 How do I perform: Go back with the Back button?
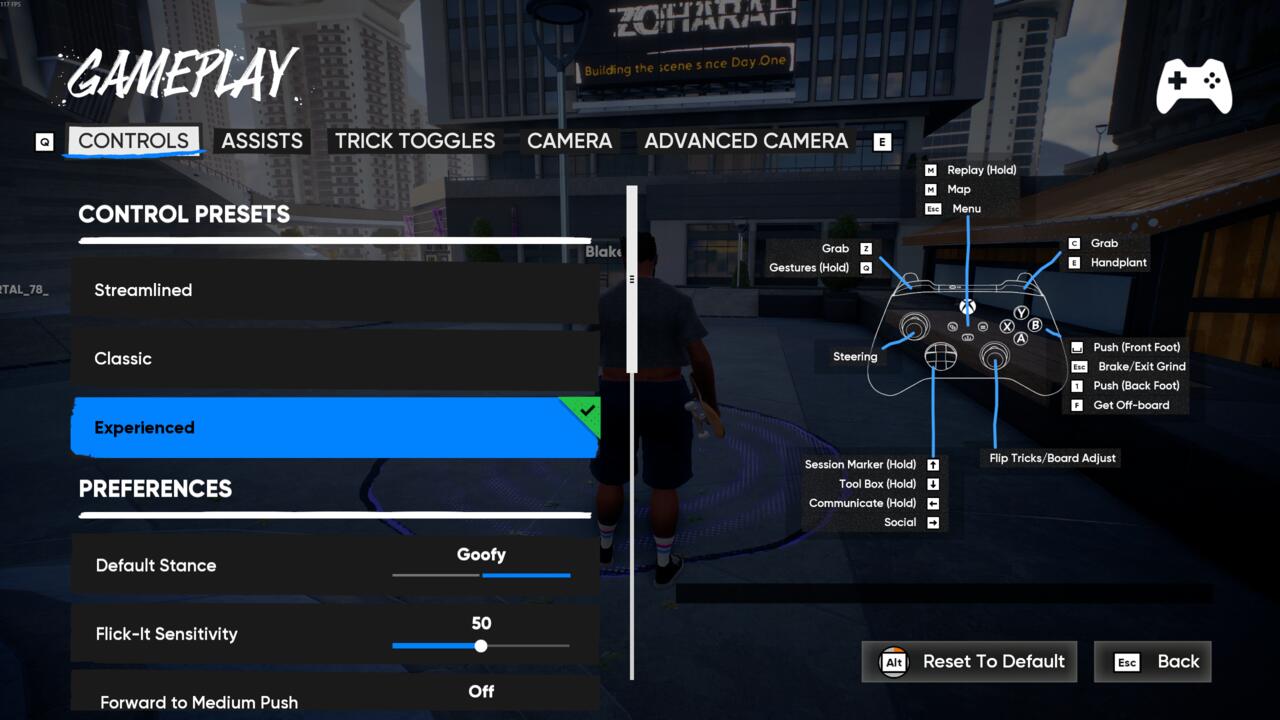pyautogui.click(x=1152, y=662)
